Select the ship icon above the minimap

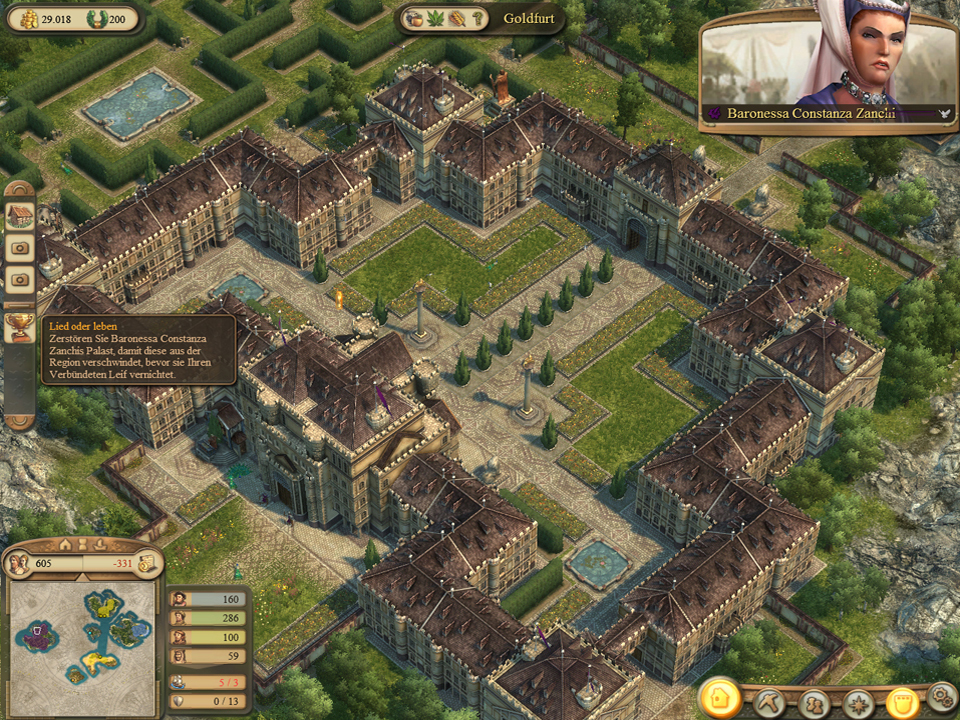101,545
